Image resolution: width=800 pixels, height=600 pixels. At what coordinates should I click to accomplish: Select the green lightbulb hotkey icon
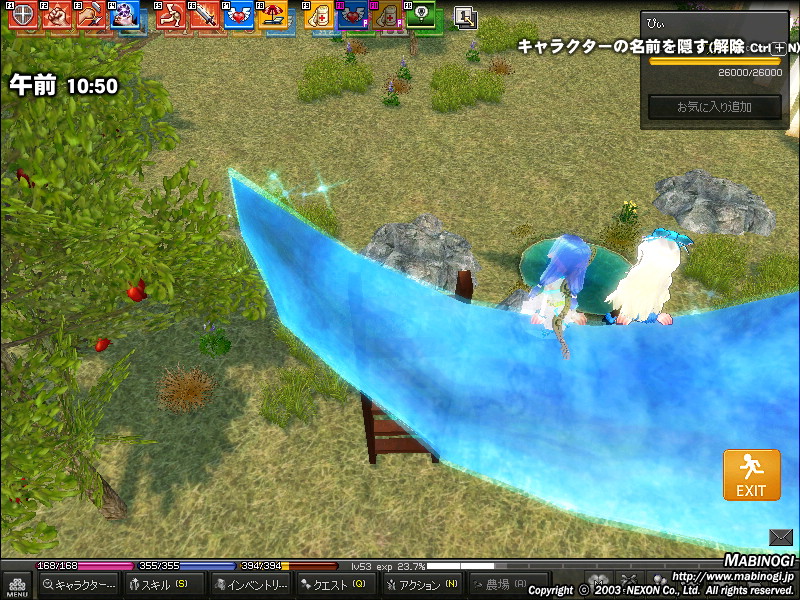click(422, 15)
